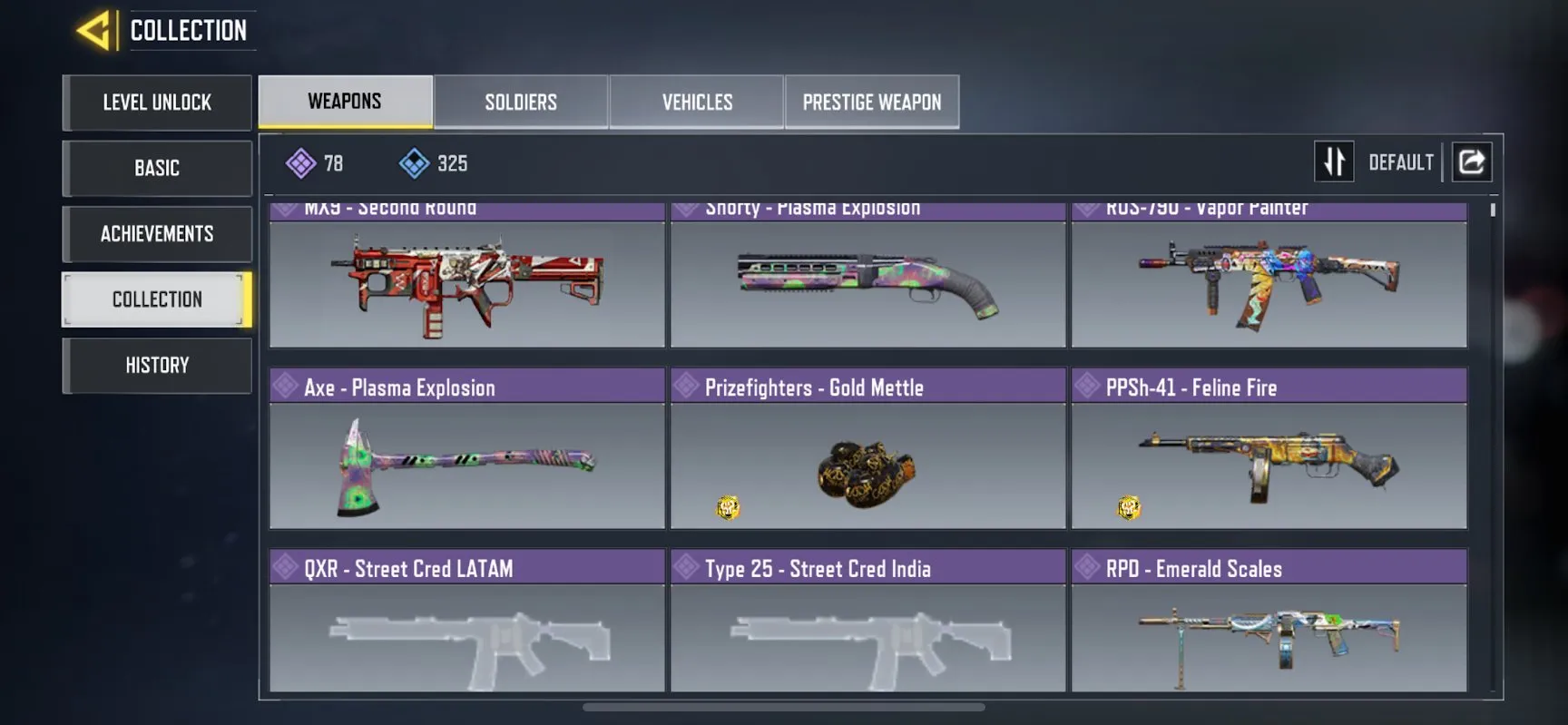The image size is (1568, 725).
Task: Expand the Type 25 - Street Cred India entry
Action: [867, 568]
